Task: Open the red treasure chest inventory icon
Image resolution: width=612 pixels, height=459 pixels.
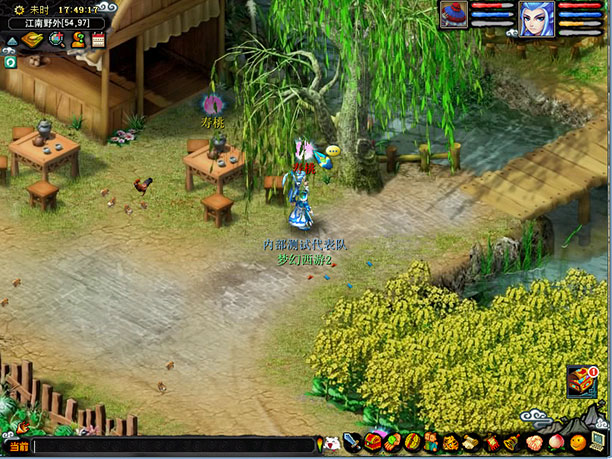Action: (372, 441)
